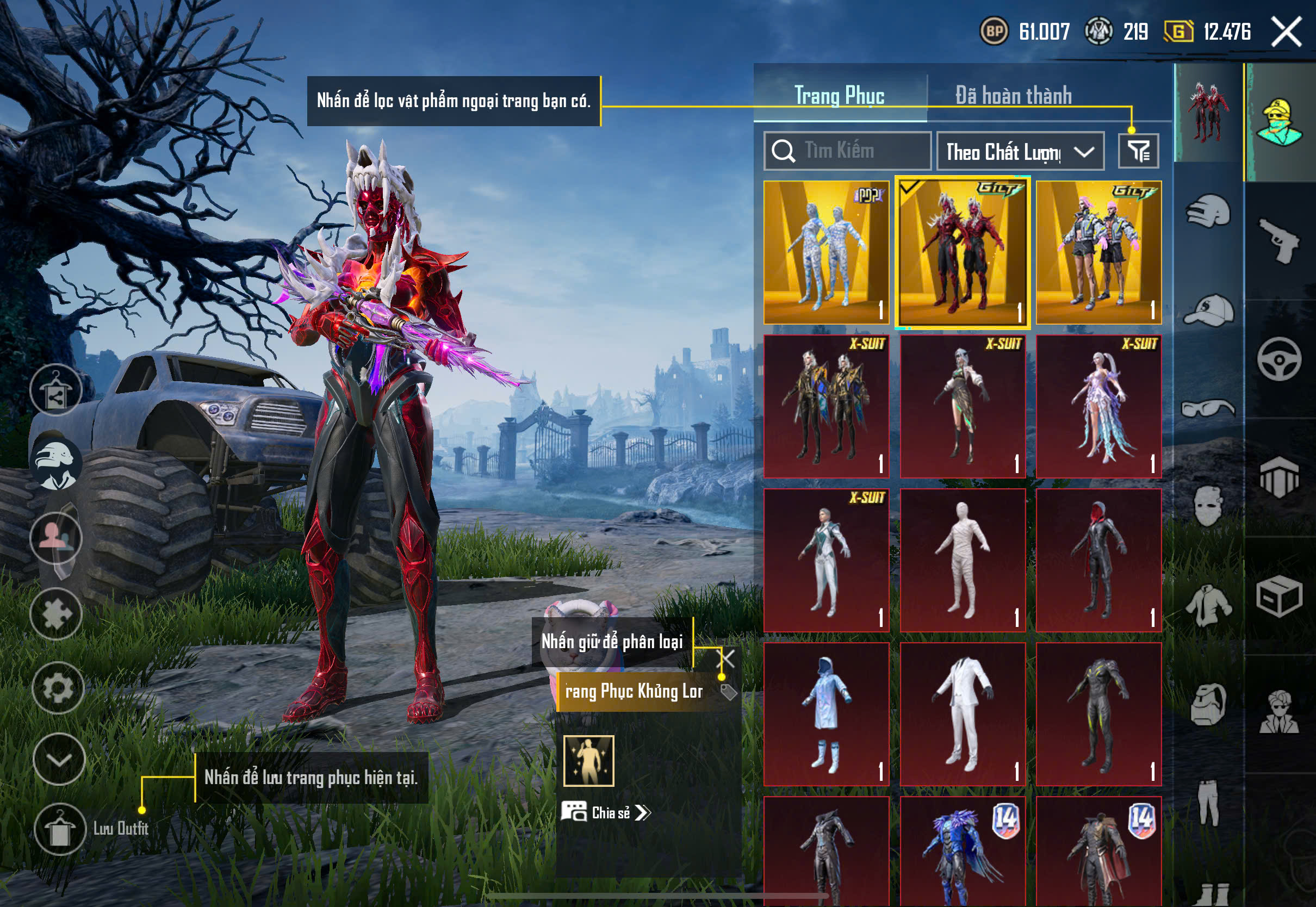Select the blue hooded raincoat outfit

click(x=826, y=715)
